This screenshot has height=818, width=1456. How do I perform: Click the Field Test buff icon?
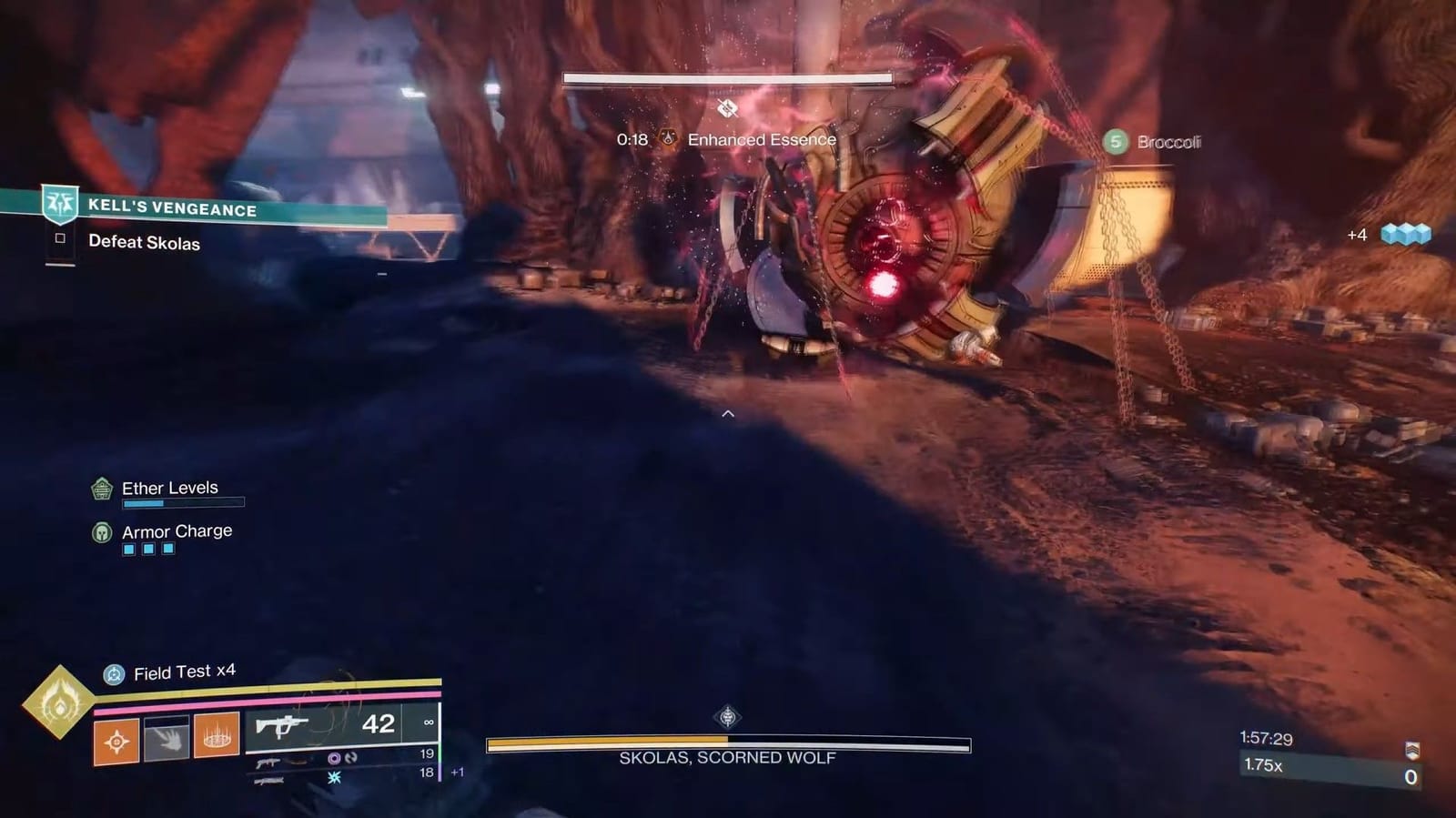(x=114, y=672)
